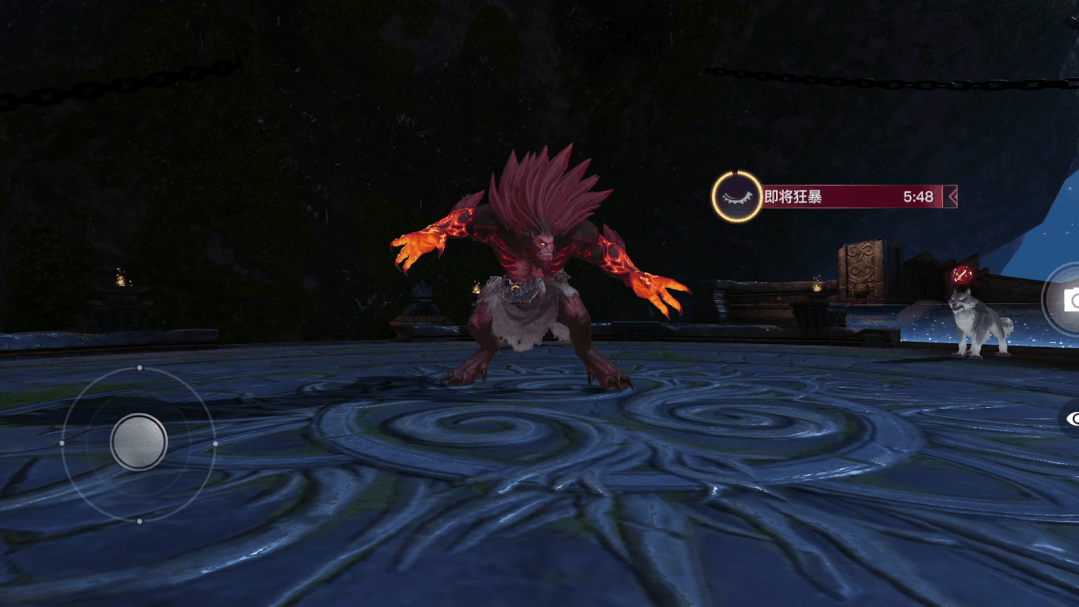The width and height of the screenshot is (1079, 607).
Task: Click the closed-eye boss enrage icon
Action: 737,197
